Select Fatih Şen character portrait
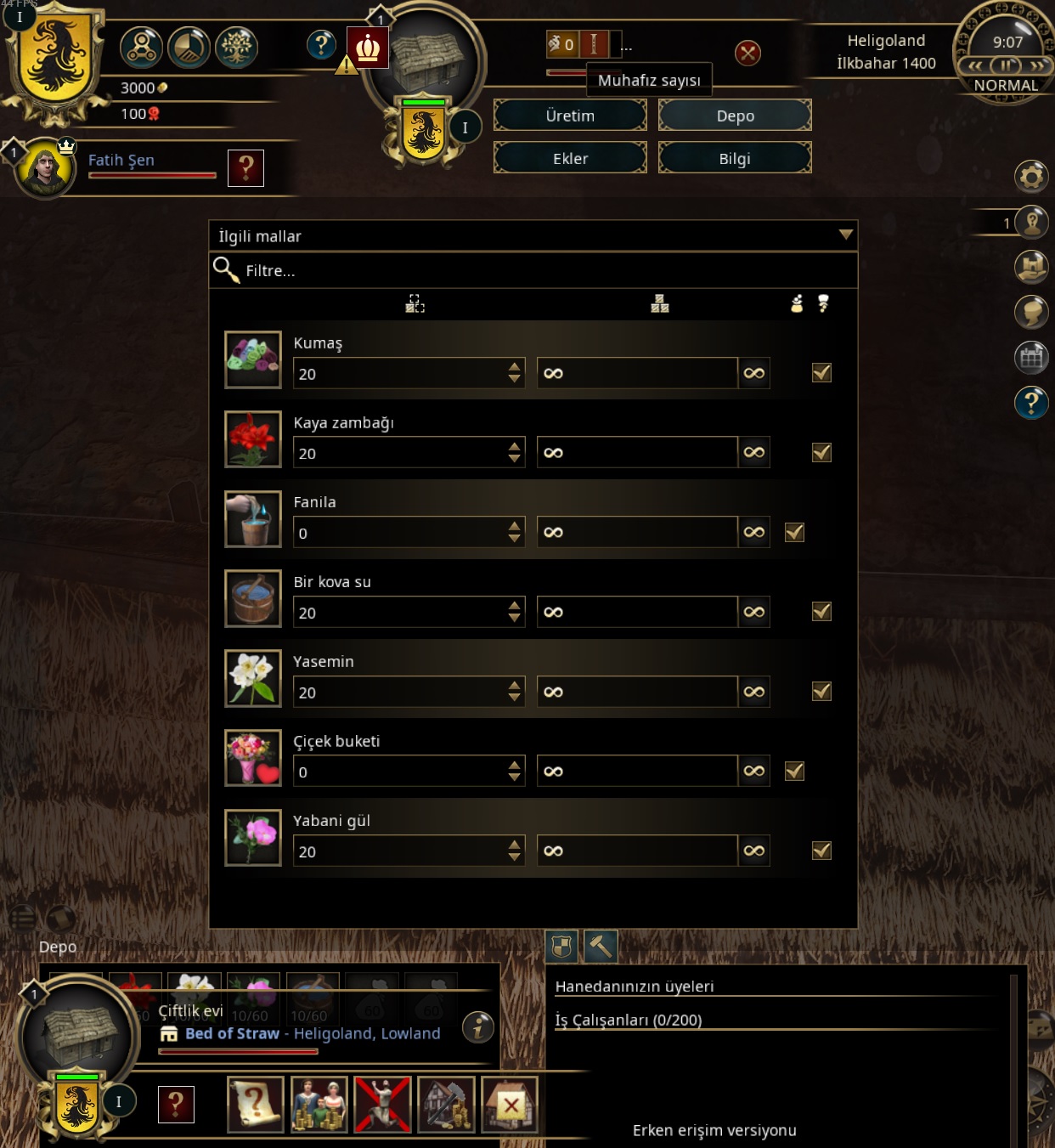This screenshot has width=1055, height=1148. [x=45, y=168]
